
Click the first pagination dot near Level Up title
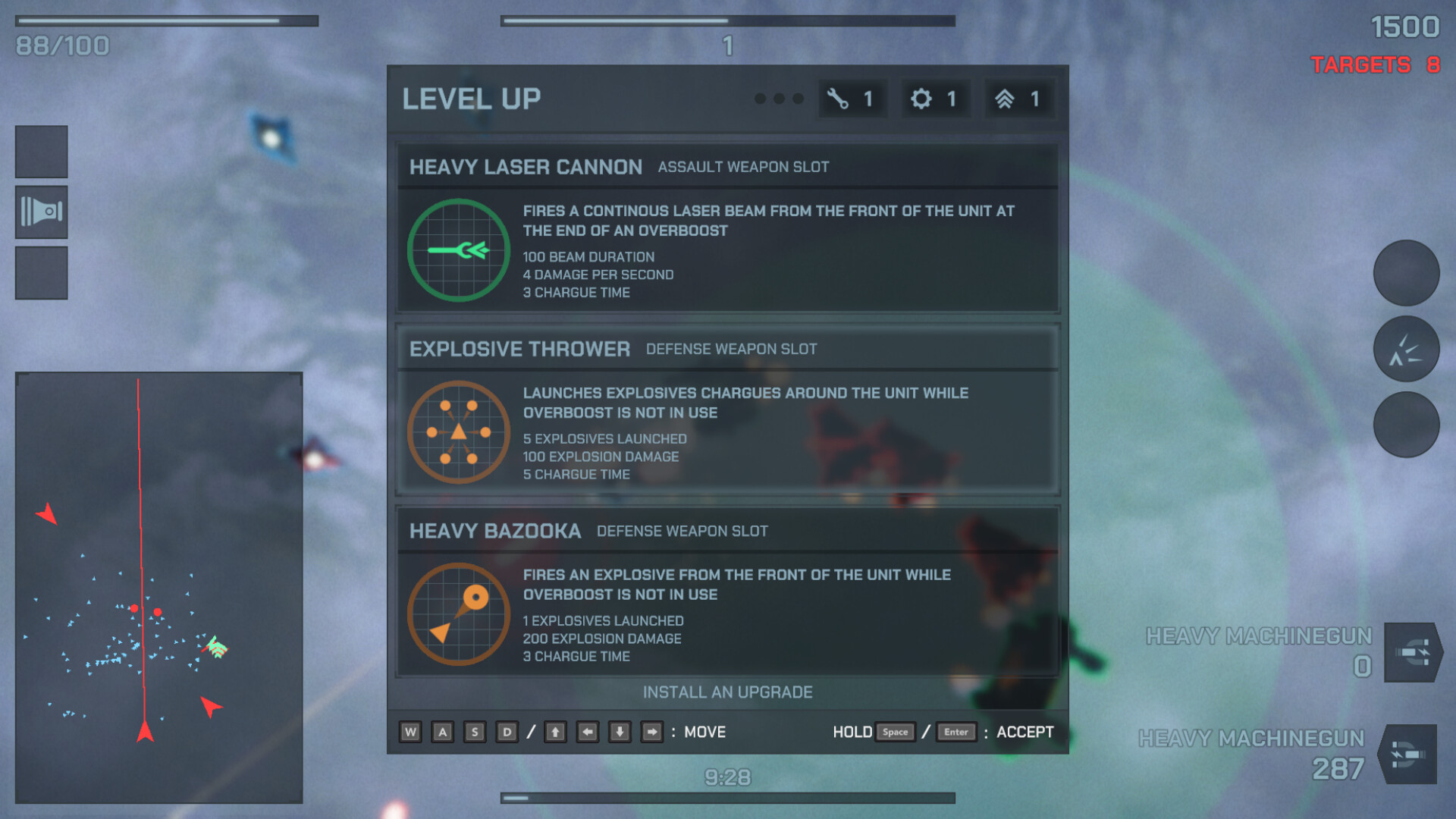761,99
